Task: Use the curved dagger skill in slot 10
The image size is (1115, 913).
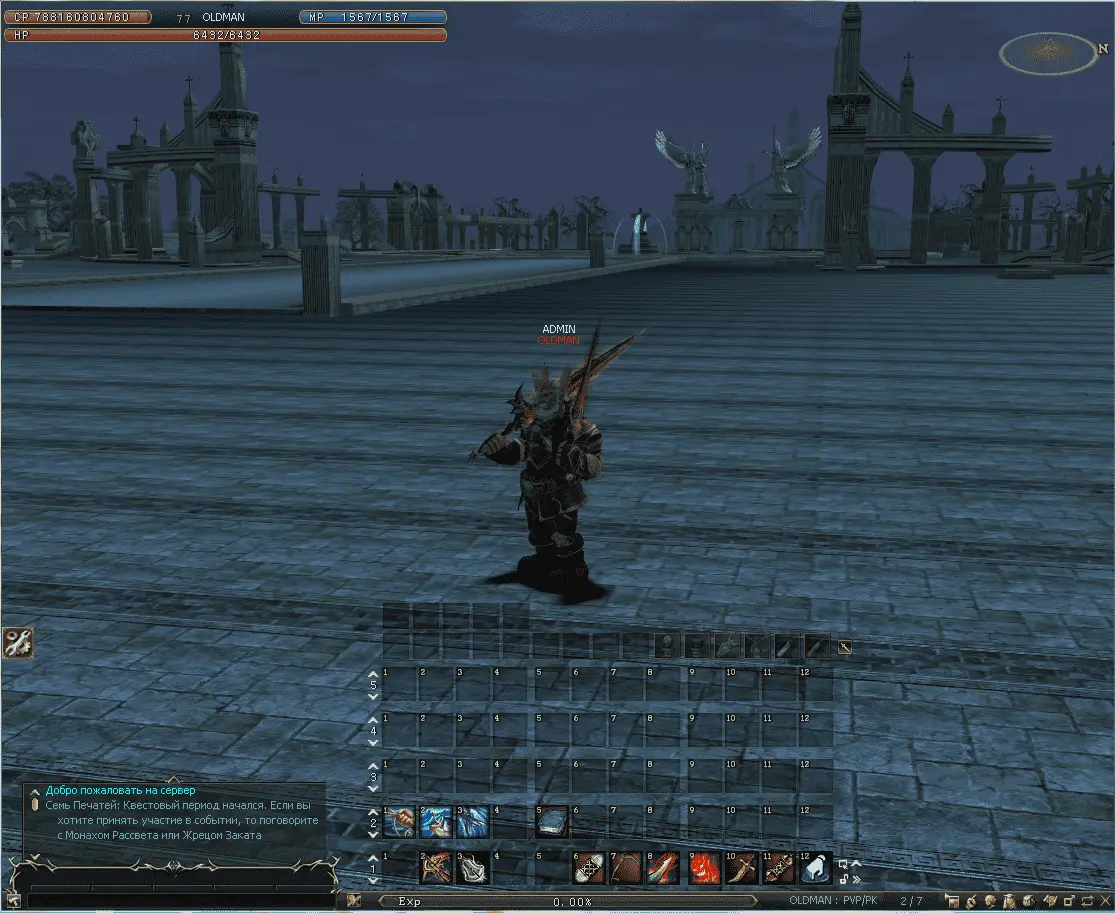Action: (x=740, y=868)
